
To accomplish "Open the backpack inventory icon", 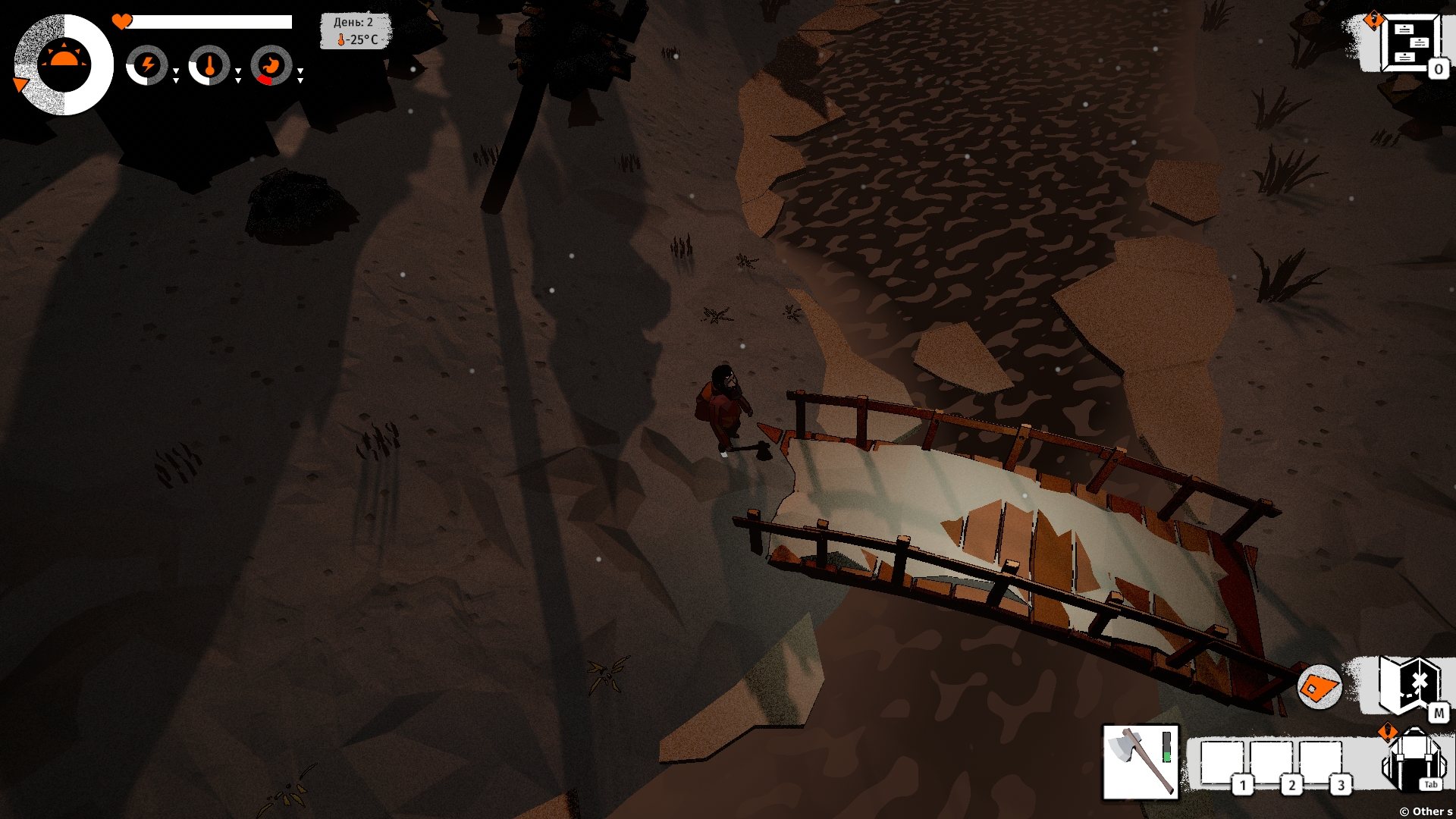I will (1412, 760).
